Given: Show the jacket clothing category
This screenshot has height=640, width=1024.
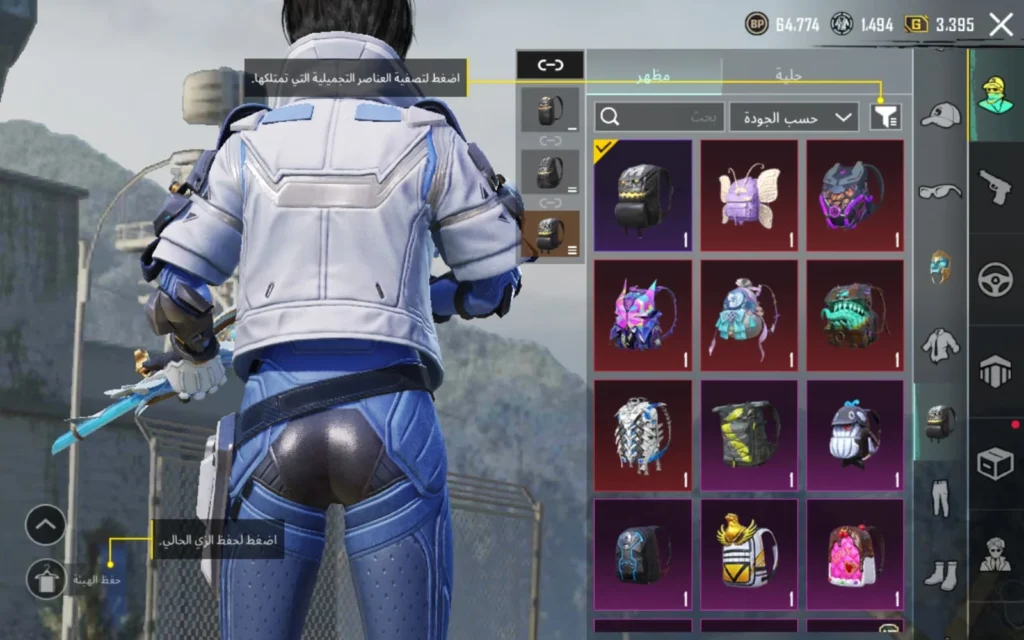Looking at the screenshot, I should 940,345.
